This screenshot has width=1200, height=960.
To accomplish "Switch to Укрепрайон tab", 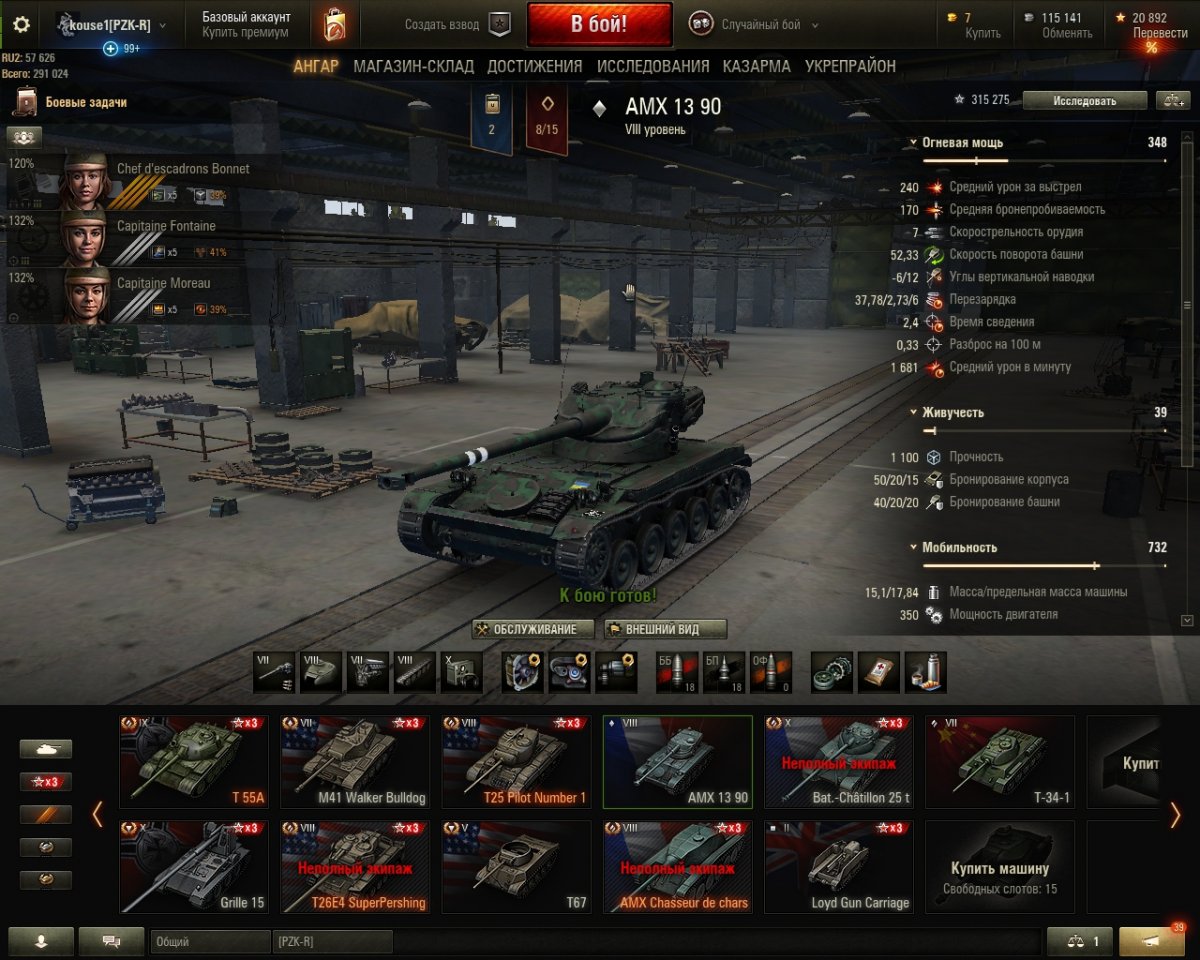I will (850, 66).
